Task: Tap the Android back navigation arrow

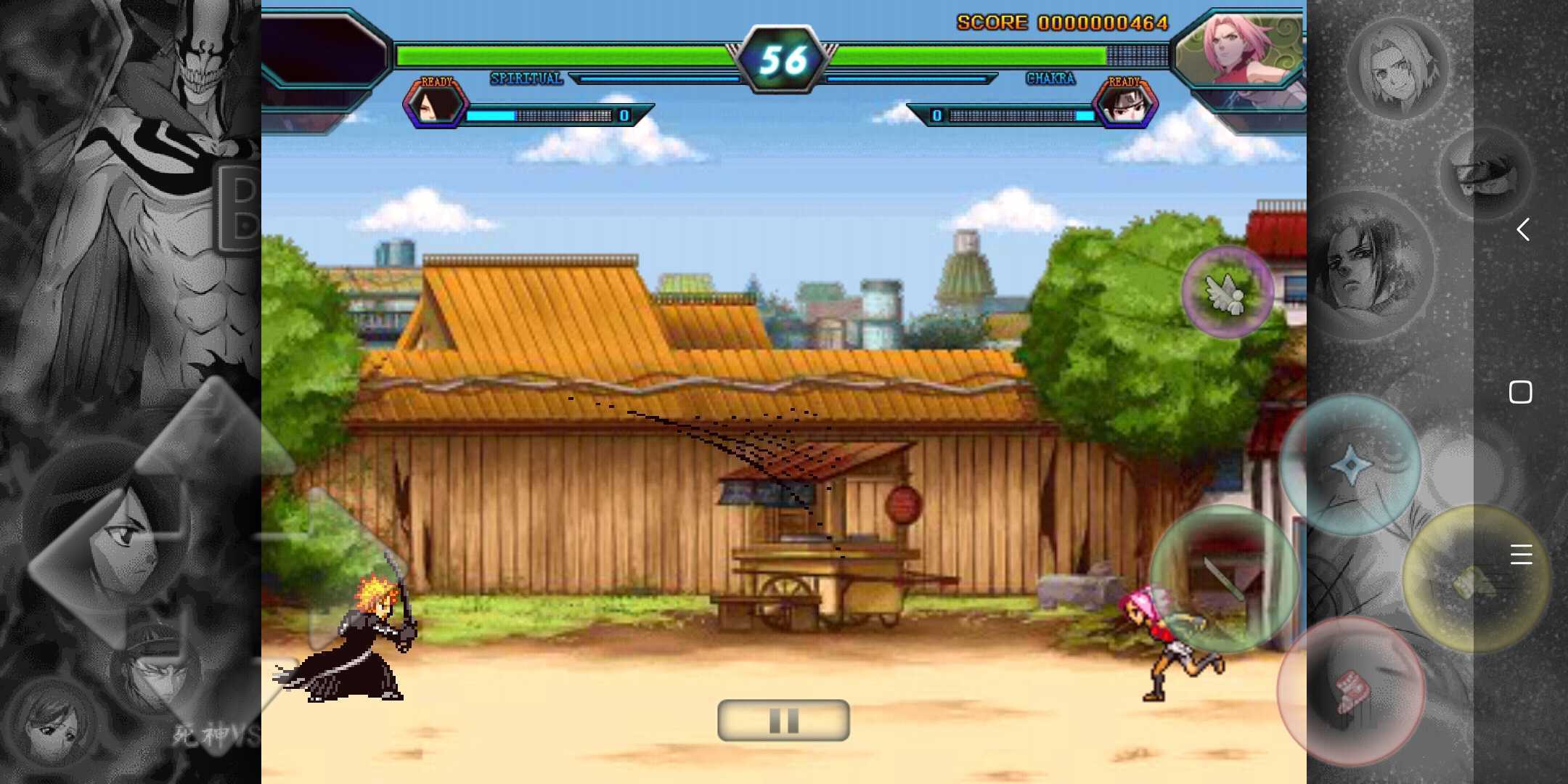Action: pos(1524,230)
